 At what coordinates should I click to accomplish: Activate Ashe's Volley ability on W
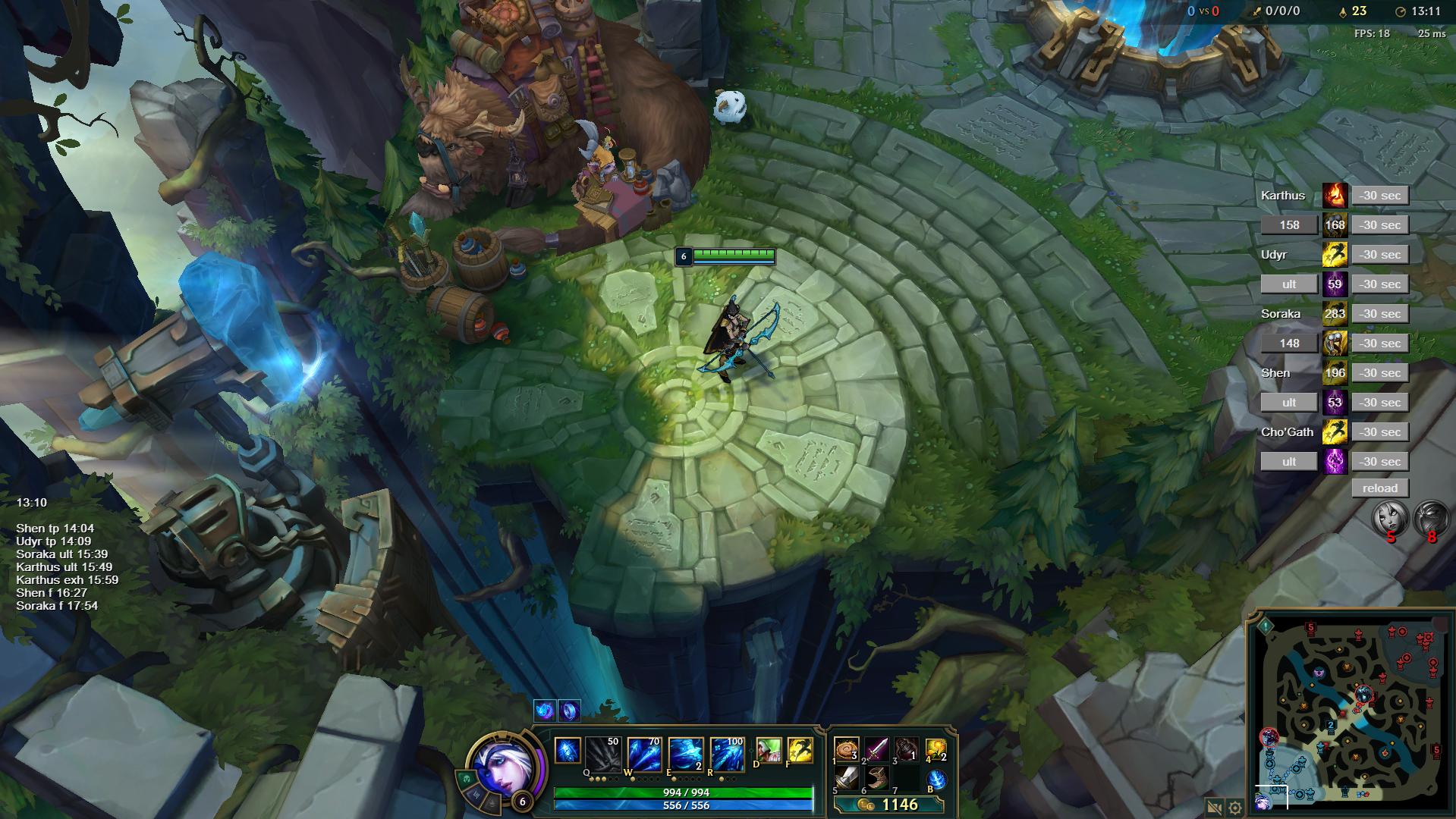(x=644, y=753)
